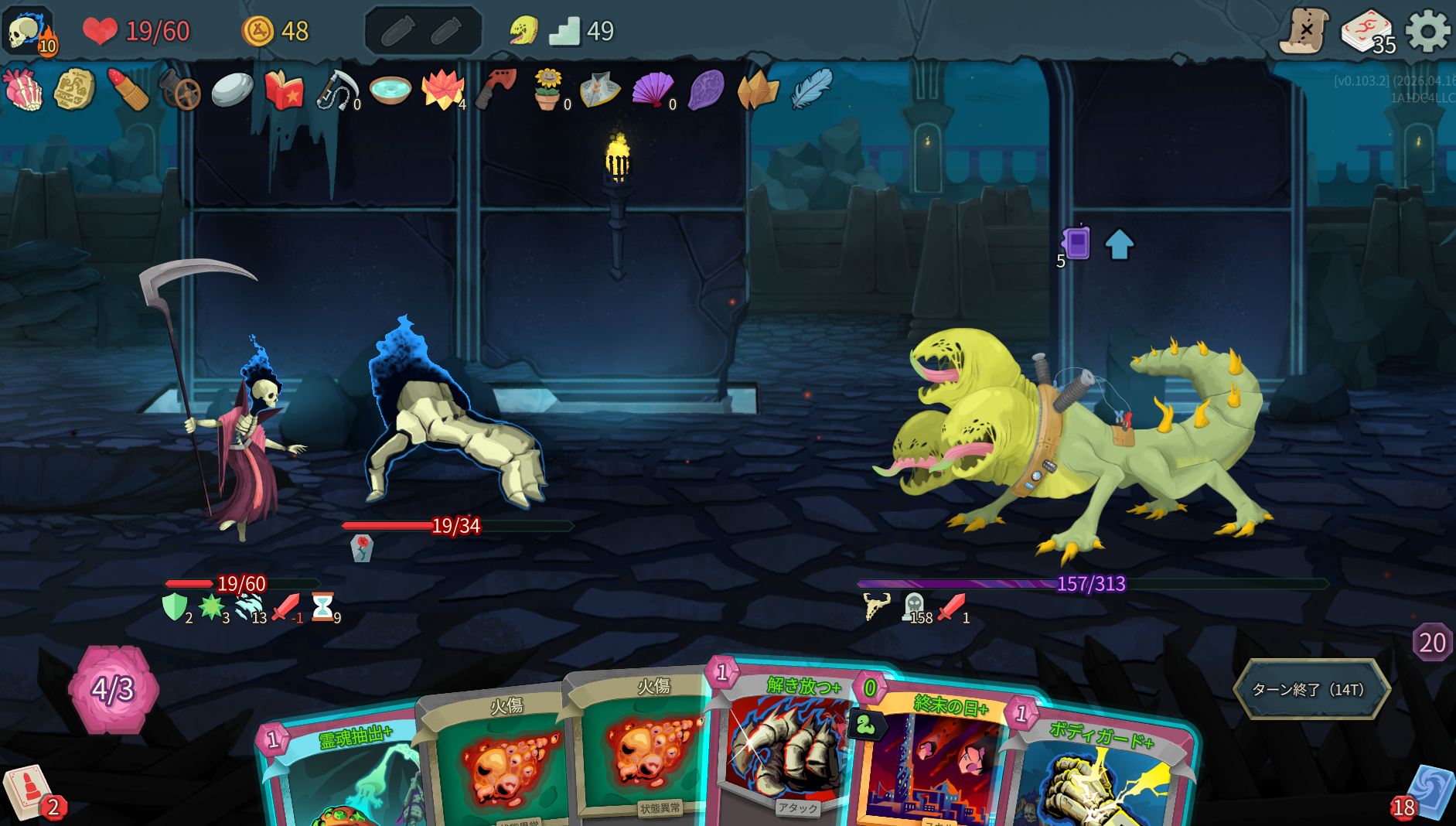Check the teal bowl relic
1456x826 pixels.
click(x=390, y=90)
